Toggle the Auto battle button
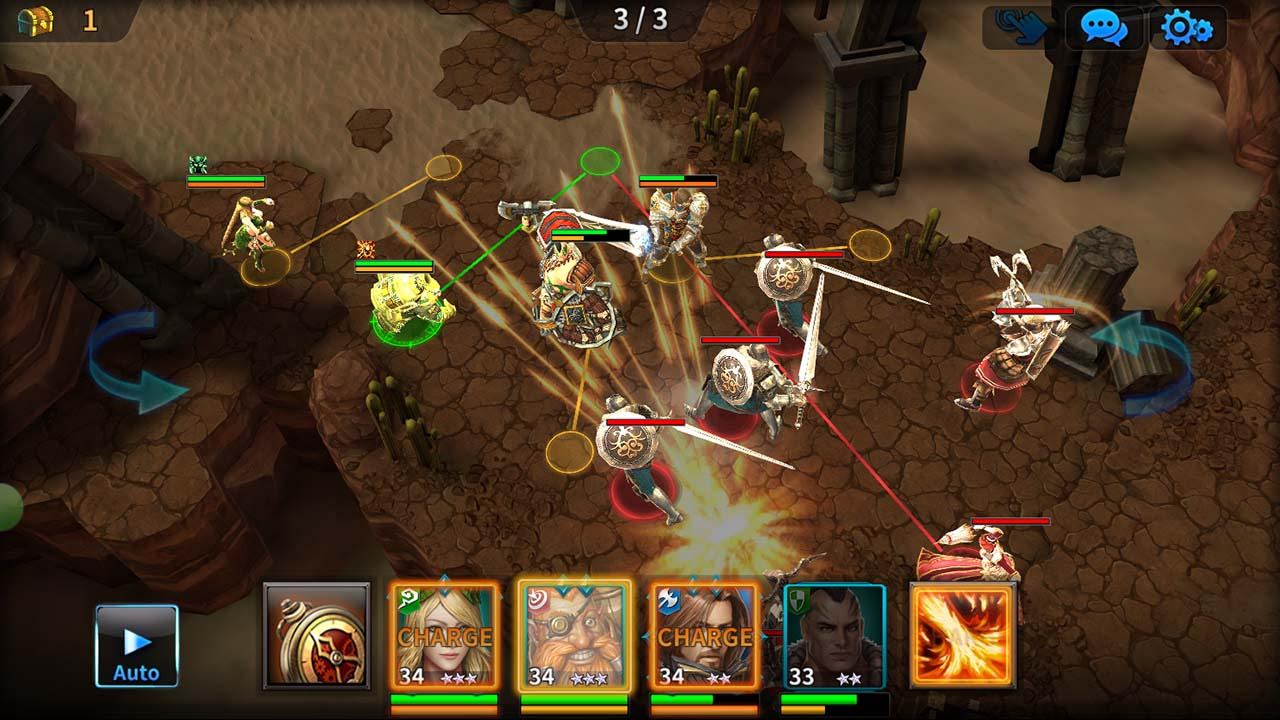Viewport: 1280px width, 720px height. tap(137, 646)
